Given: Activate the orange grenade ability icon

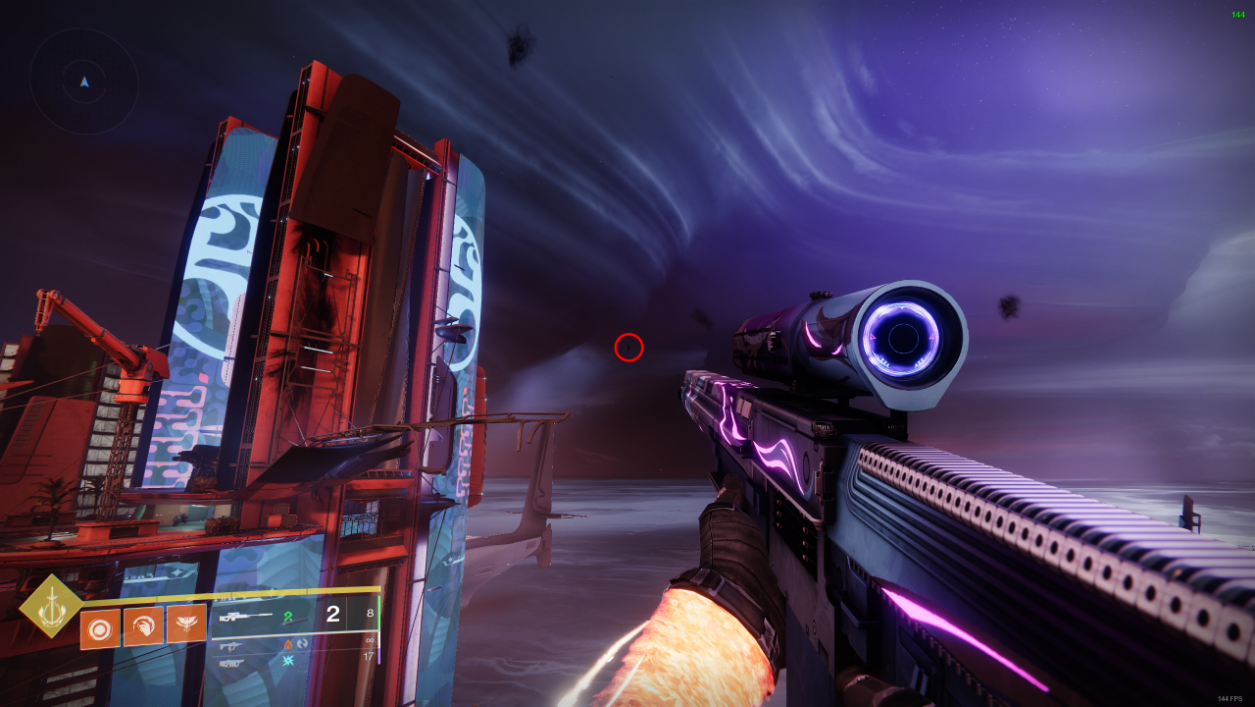Looking at the screenshot, I should pos(100,627).
